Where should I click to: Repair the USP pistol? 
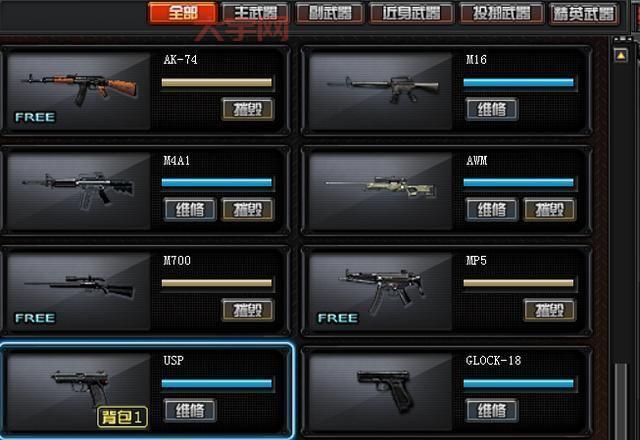point(189,410)
